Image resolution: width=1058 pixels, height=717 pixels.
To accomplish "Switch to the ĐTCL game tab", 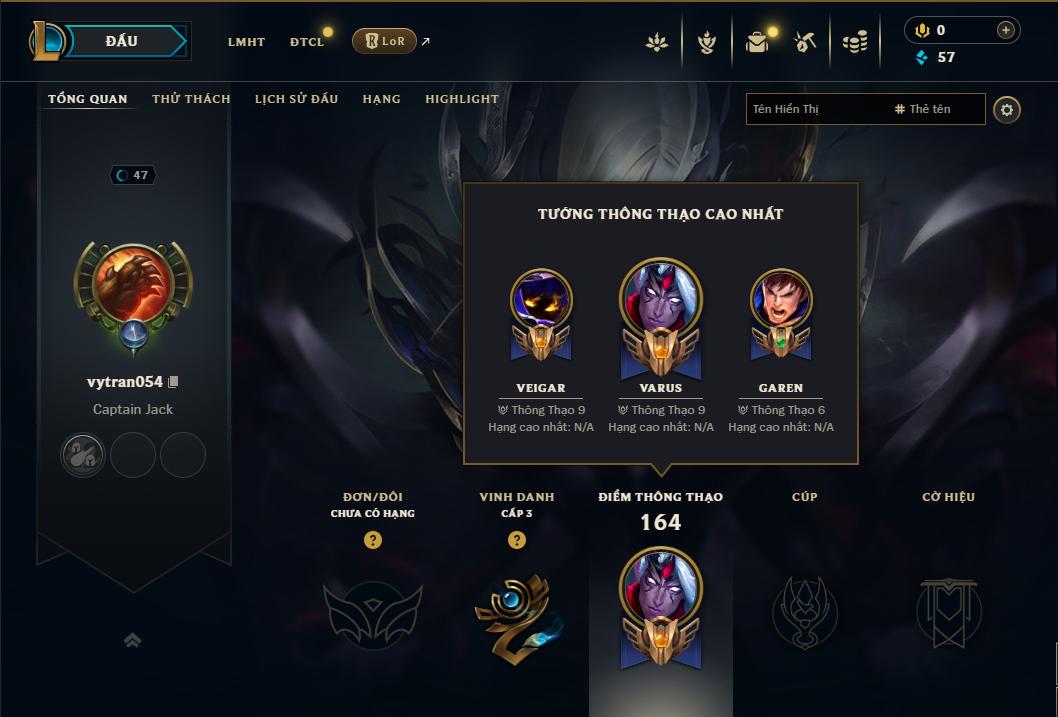I will (x=307, y=42).
